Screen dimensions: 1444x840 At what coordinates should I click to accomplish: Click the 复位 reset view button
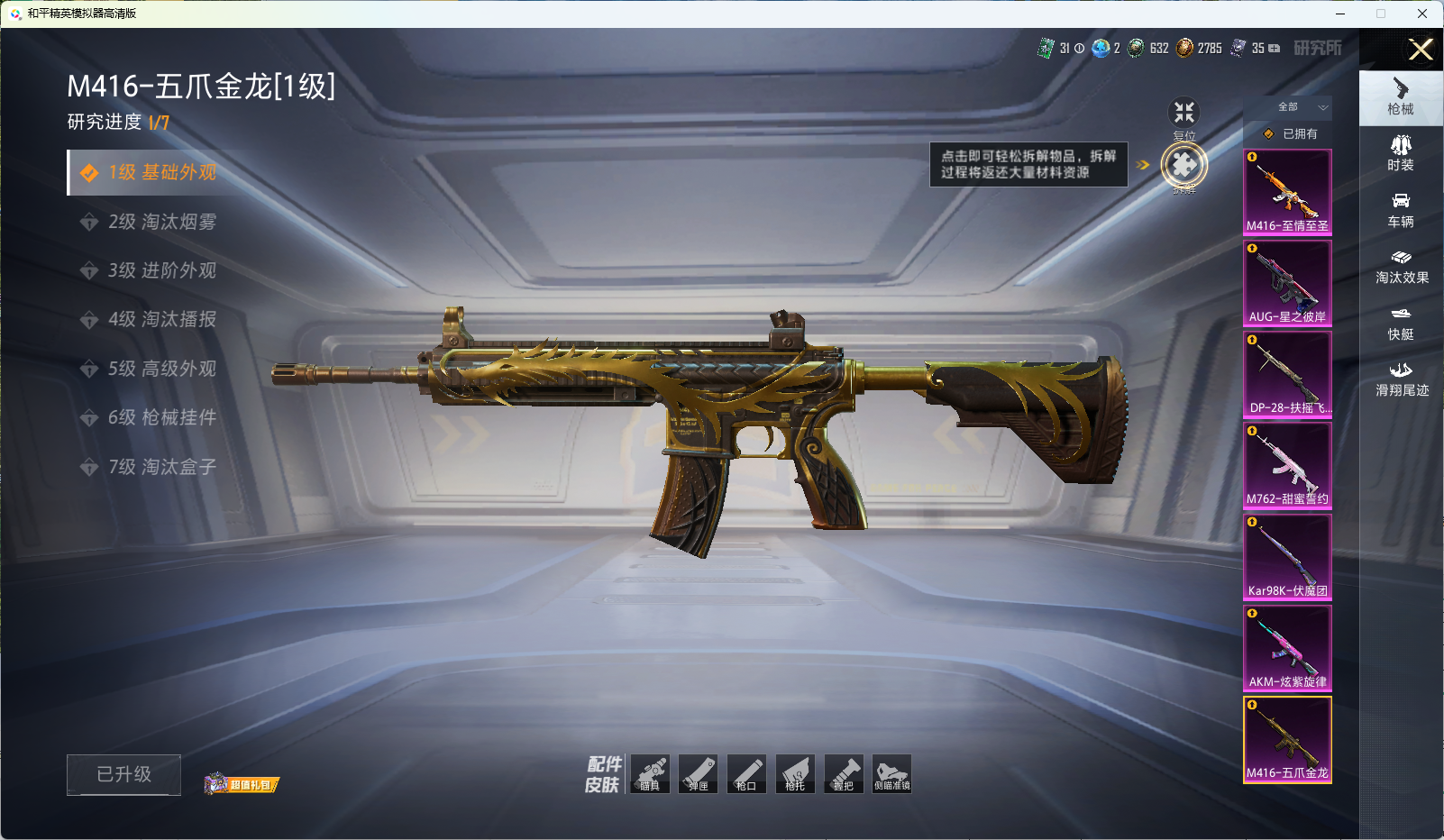click(x=1184, y=114)
